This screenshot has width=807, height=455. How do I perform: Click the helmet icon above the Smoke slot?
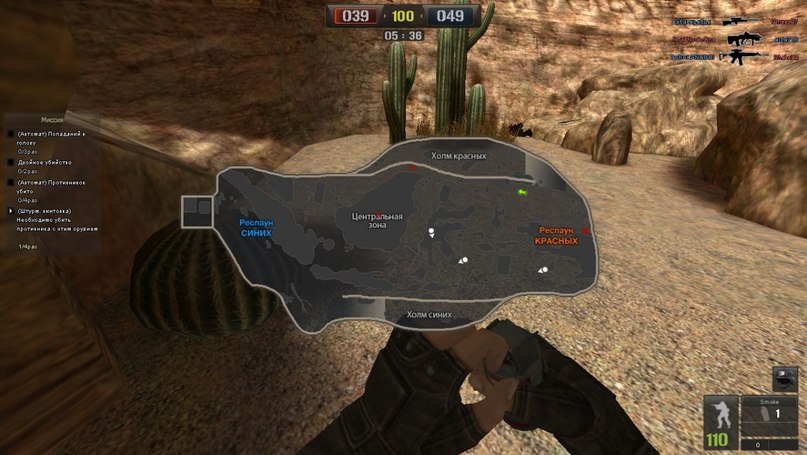786,378
